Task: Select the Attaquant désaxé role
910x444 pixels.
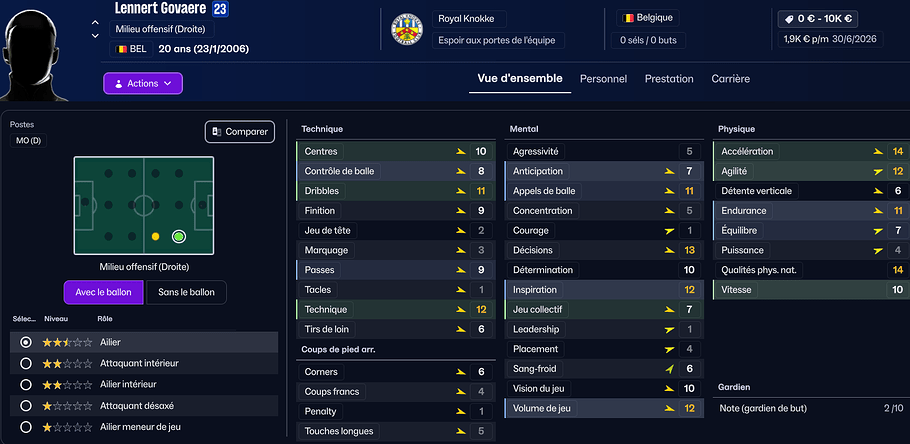Action: (26, 406)
